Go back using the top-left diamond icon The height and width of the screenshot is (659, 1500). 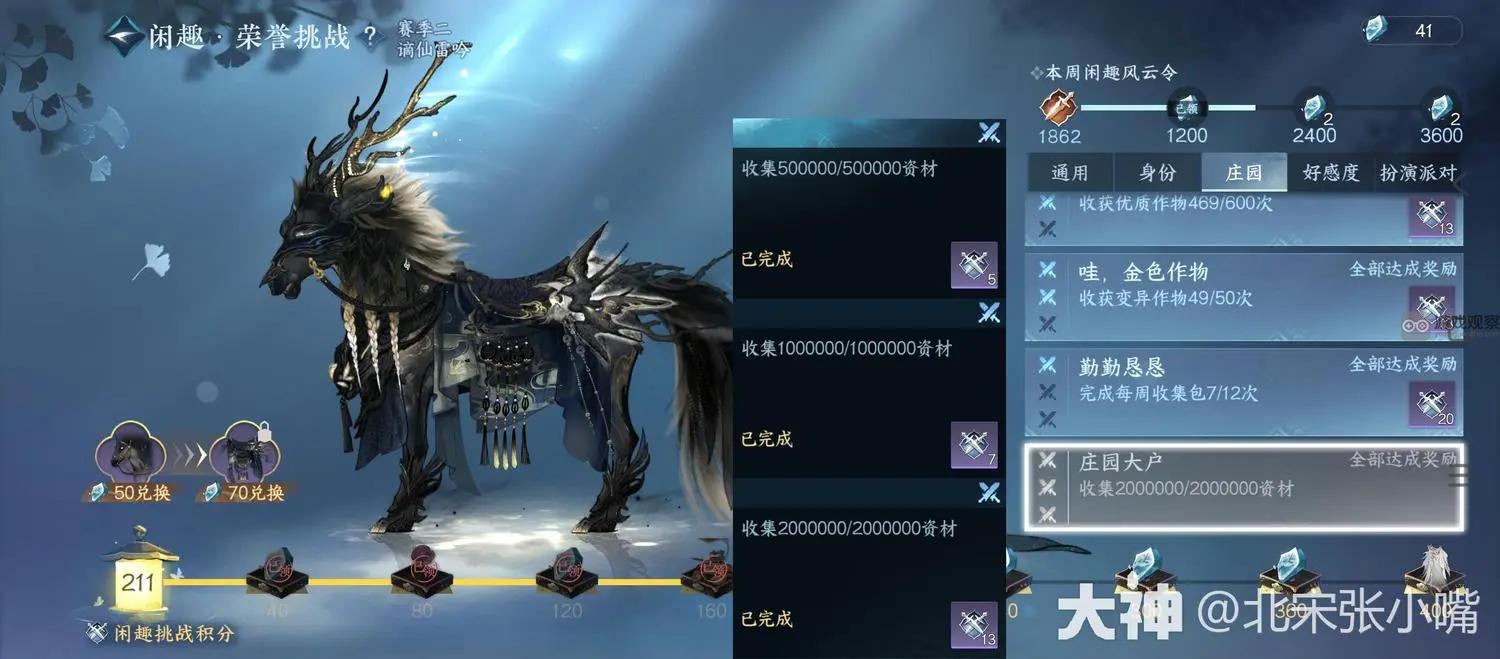click(123, 37)
